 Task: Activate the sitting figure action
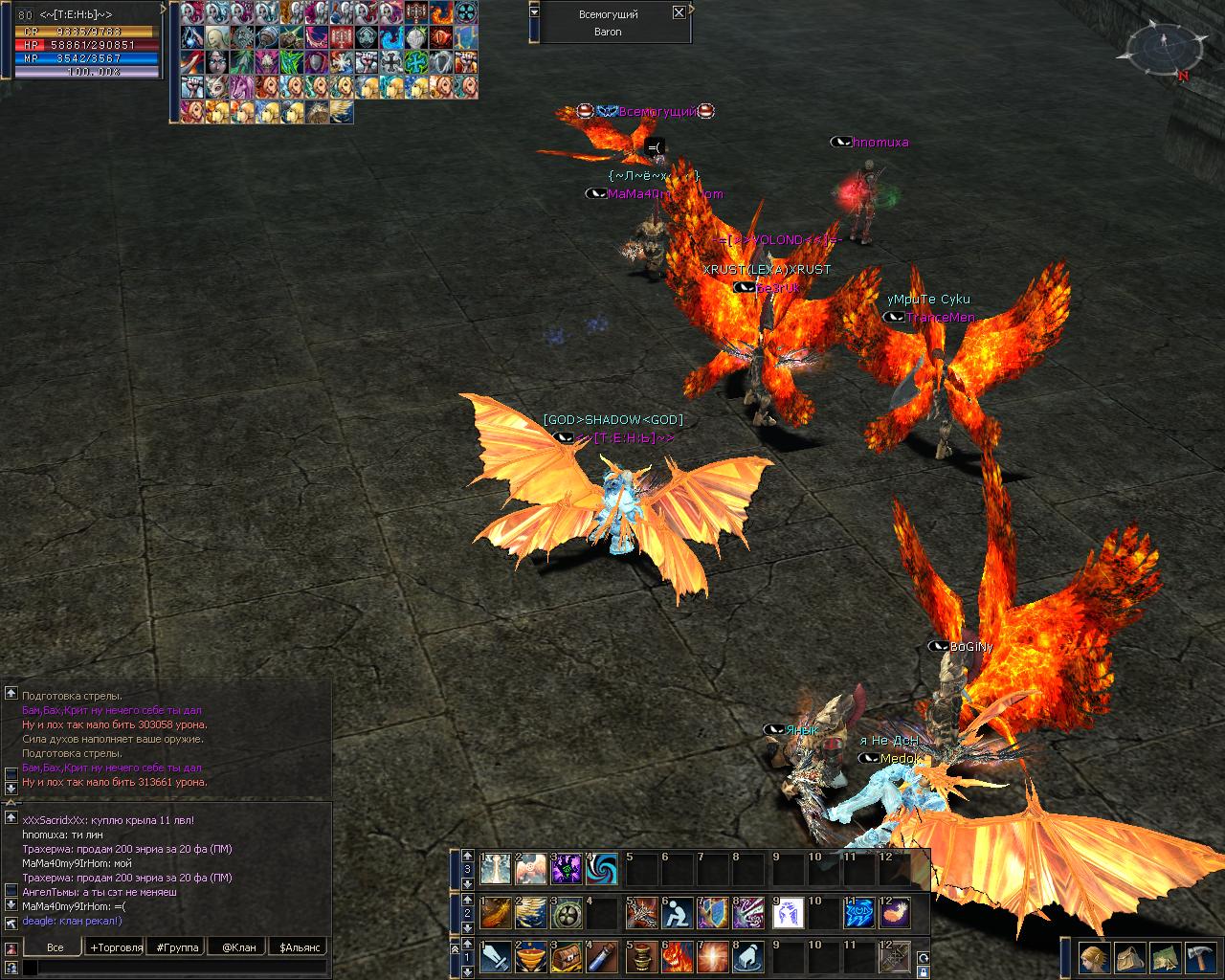[x=677, y=913]
